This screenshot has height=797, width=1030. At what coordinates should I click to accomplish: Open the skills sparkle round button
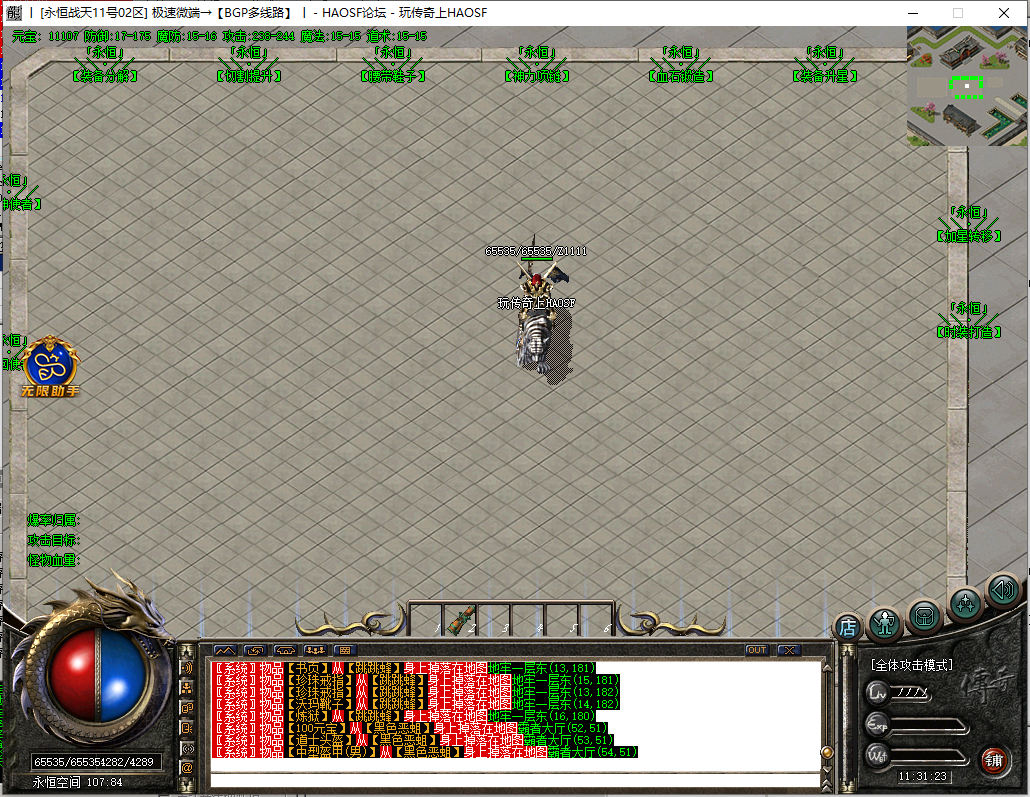pos(966,603)
